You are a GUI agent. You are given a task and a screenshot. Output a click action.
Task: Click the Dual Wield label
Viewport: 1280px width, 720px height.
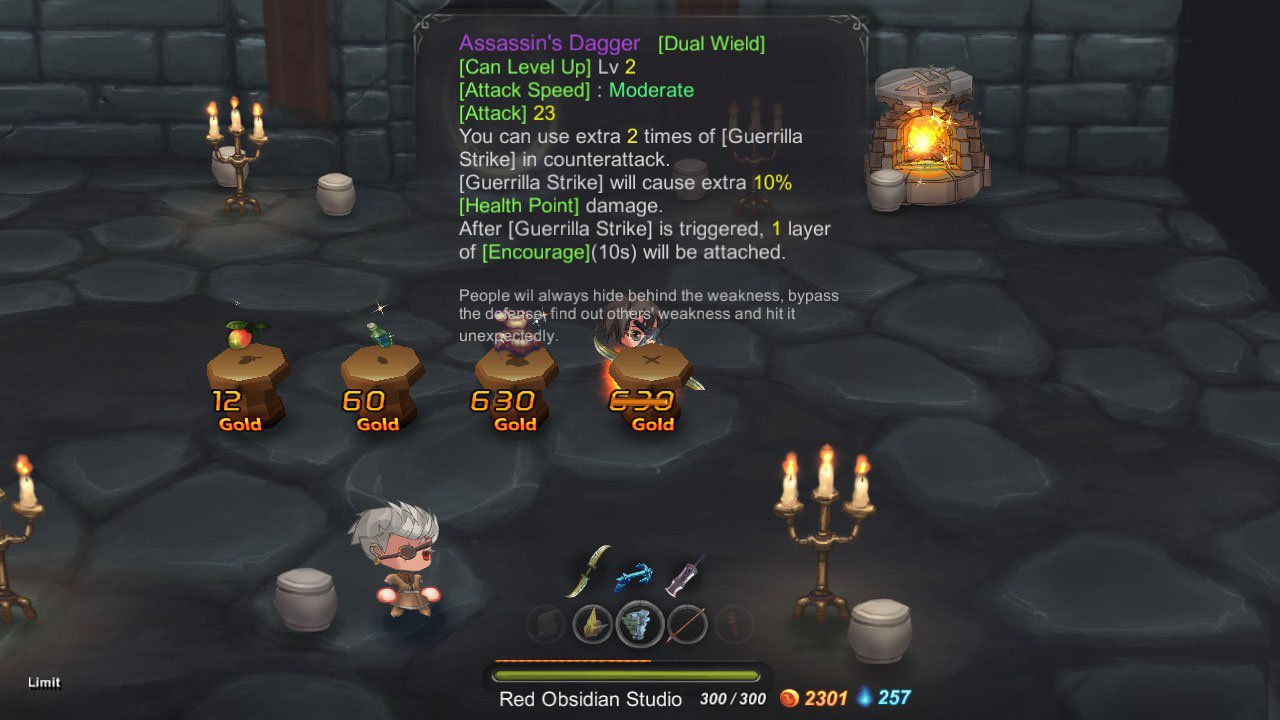coord(711,43)
